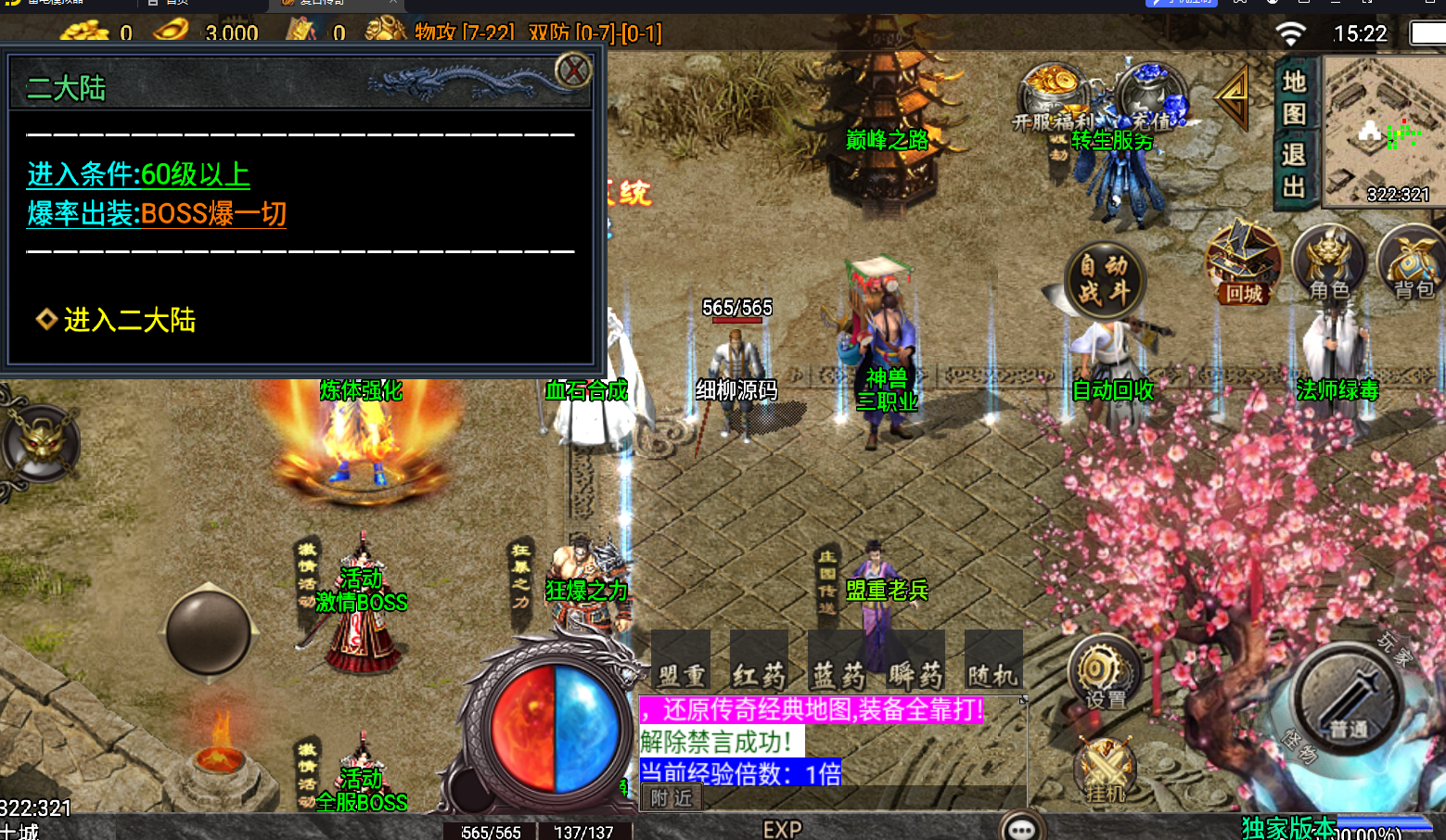Open the 爆率出装 BOSS爆一切 link
Image resolution: width=1446 pixels, height=840 pixels.
point(157,214)
